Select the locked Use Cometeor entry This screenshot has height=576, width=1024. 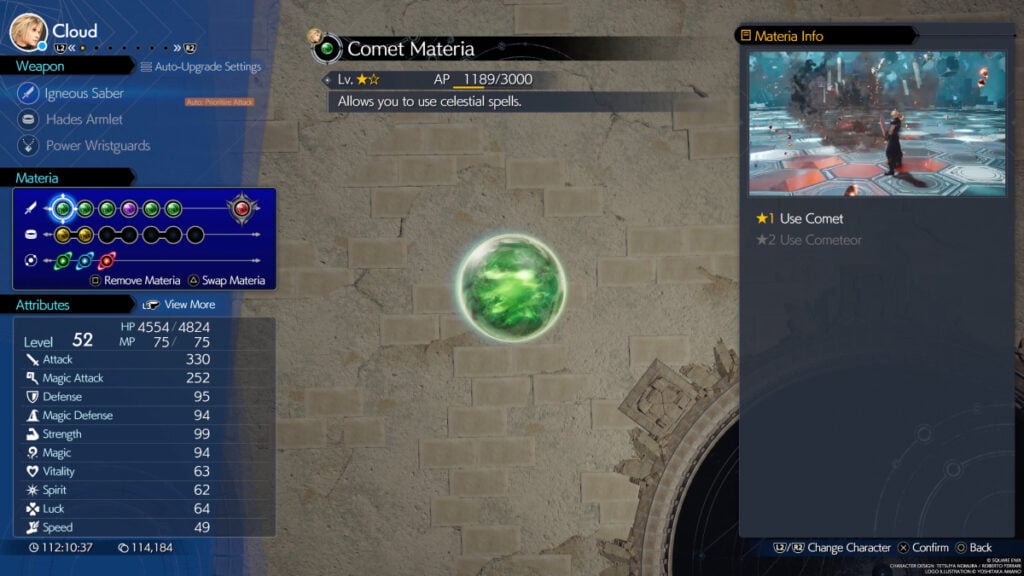tap(820, 240)
